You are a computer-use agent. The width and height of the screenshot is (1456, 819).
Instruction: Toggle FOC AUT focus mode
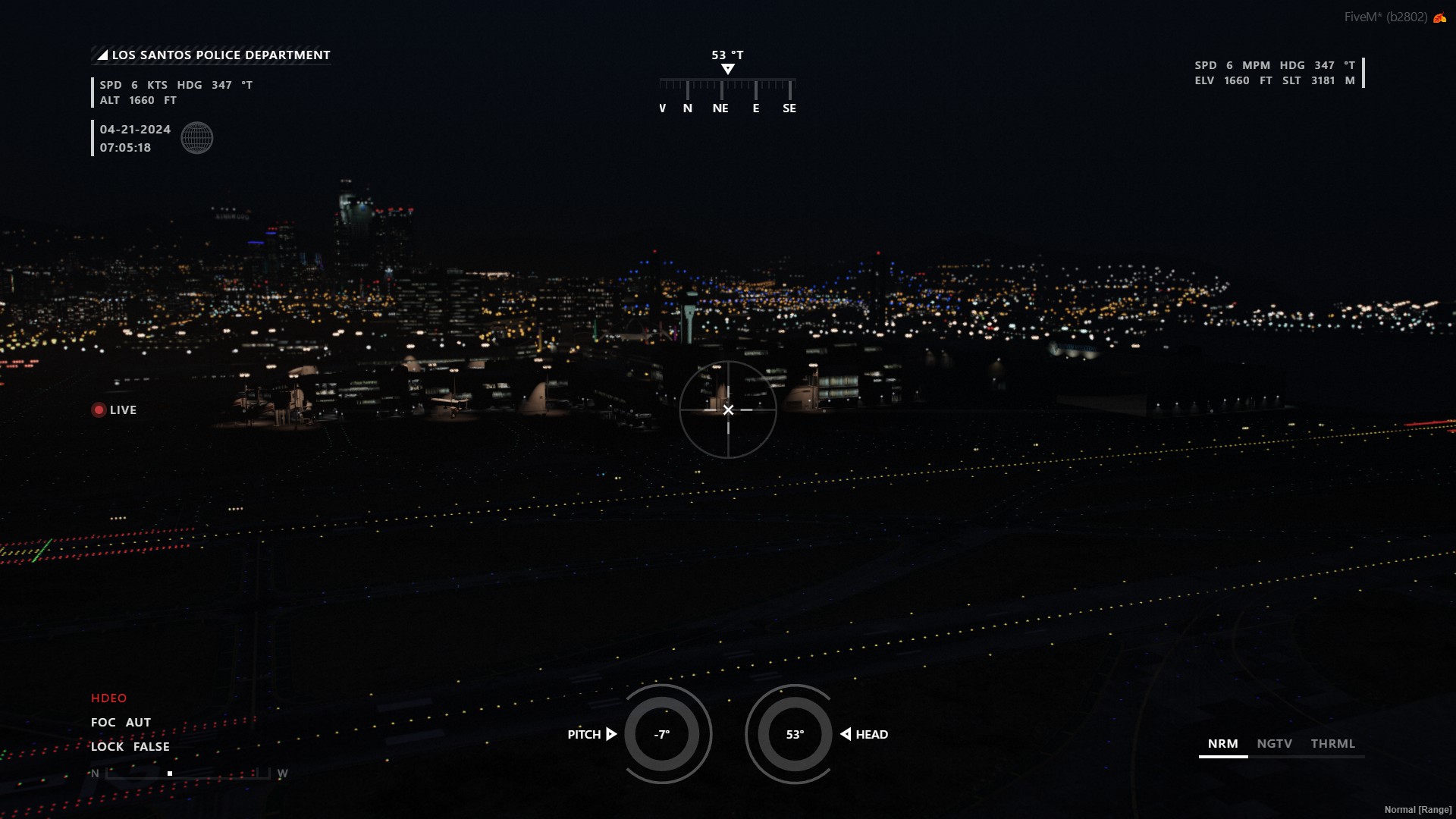(120, 722)
